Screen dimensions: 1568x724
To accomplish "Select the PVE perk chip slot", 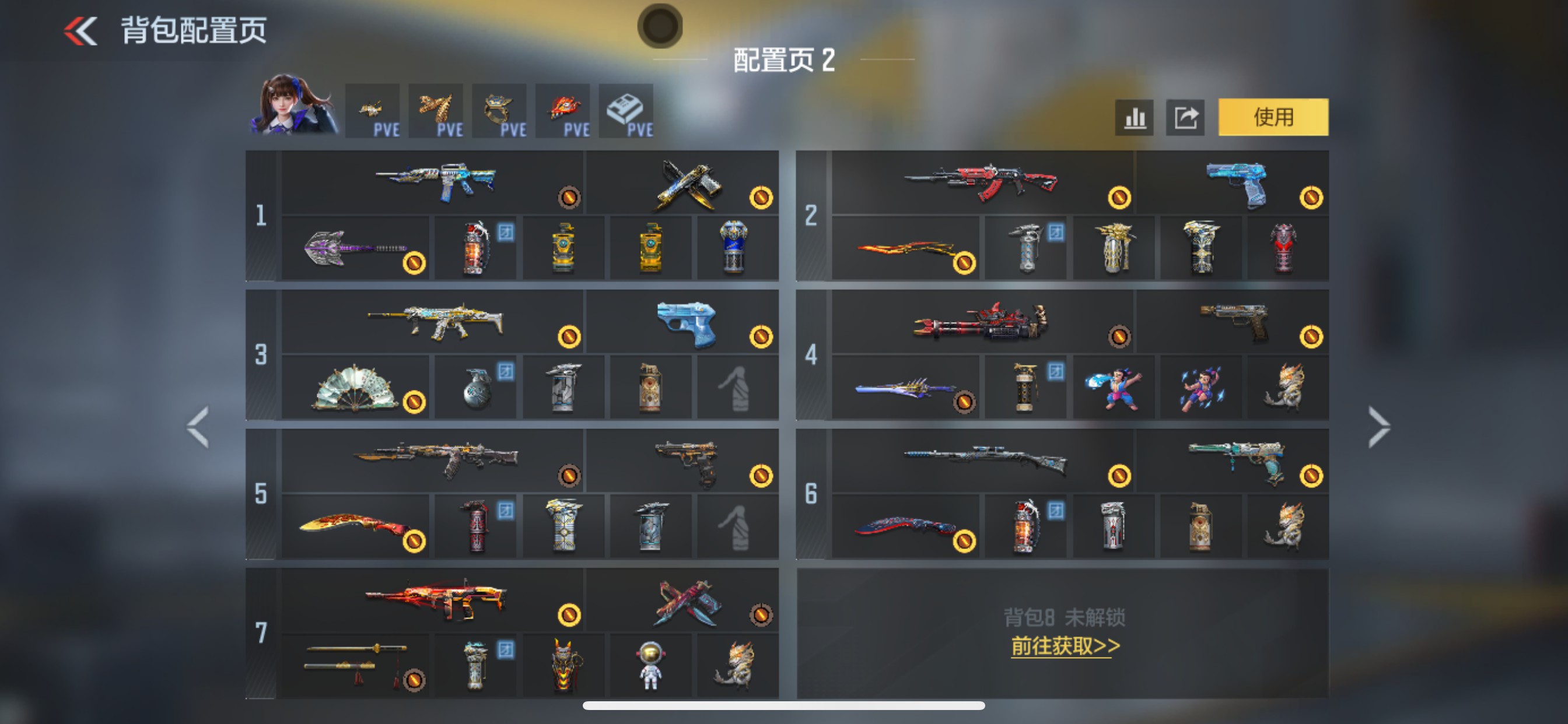I will [626, 111].
